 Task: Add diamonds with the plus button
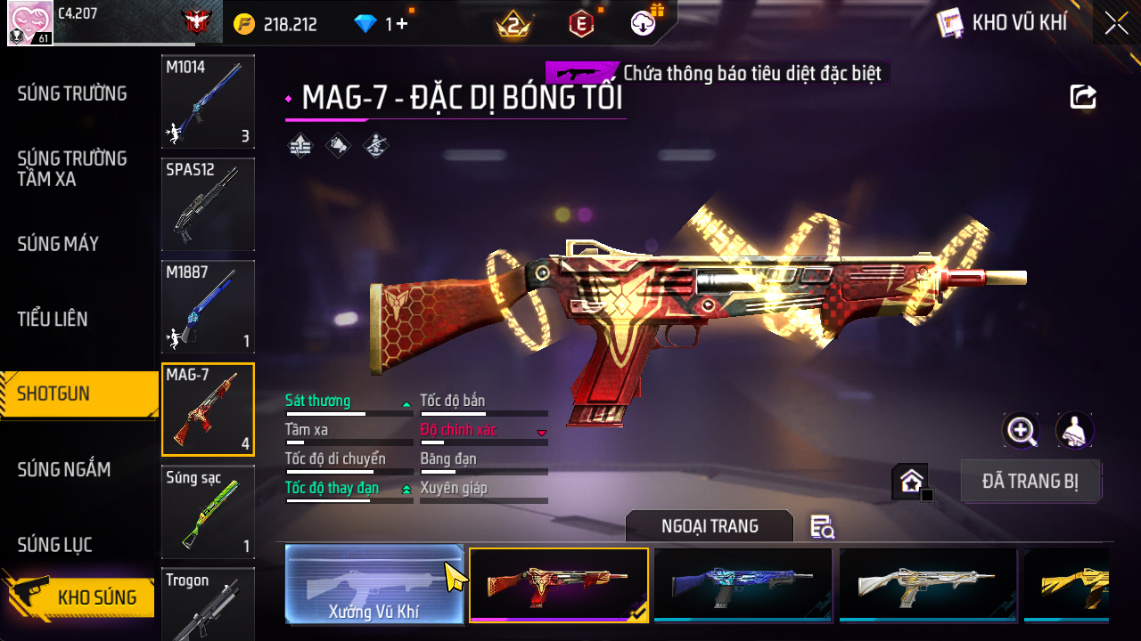(402, 24)
